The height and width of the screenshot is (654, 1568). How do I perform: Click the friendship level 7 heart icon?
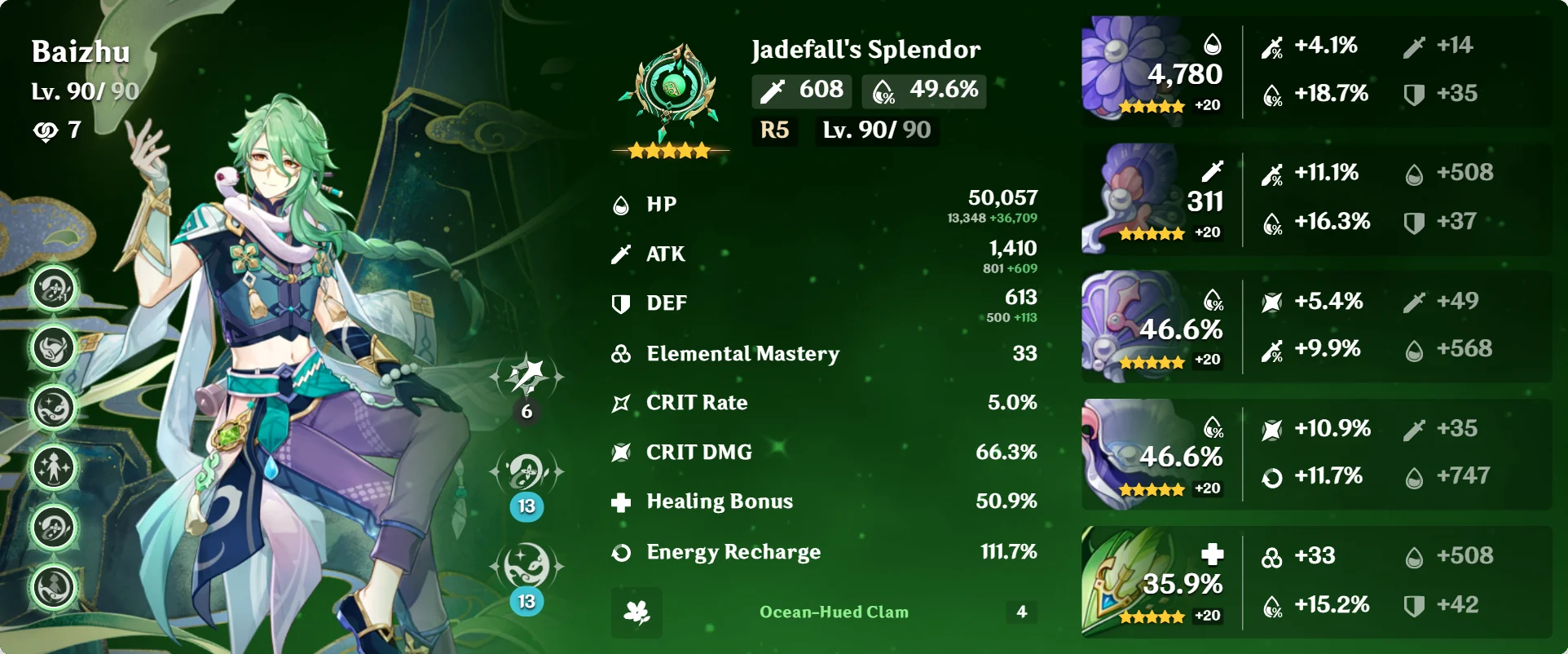(47, 129)
